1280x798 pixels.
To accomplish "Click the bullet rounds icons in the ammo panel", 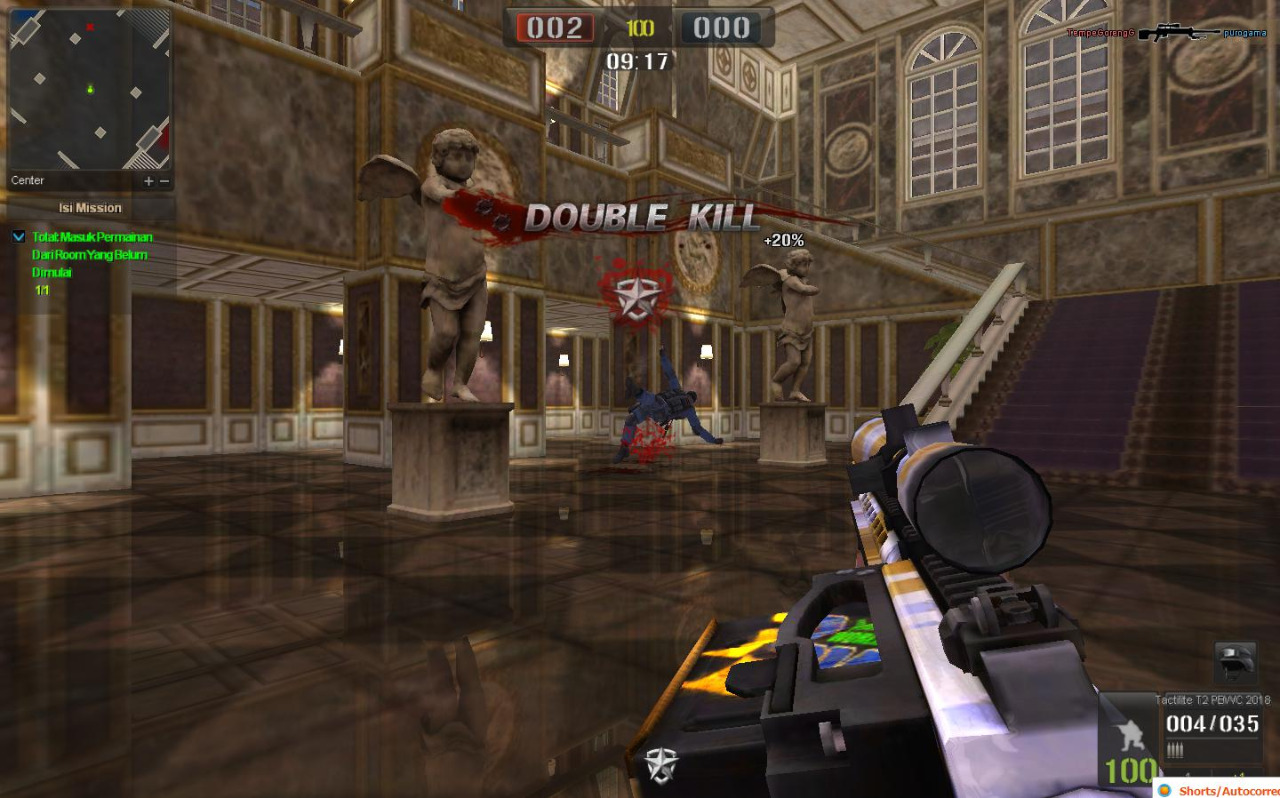I will pyautogui.click(x=1176, y=750).
